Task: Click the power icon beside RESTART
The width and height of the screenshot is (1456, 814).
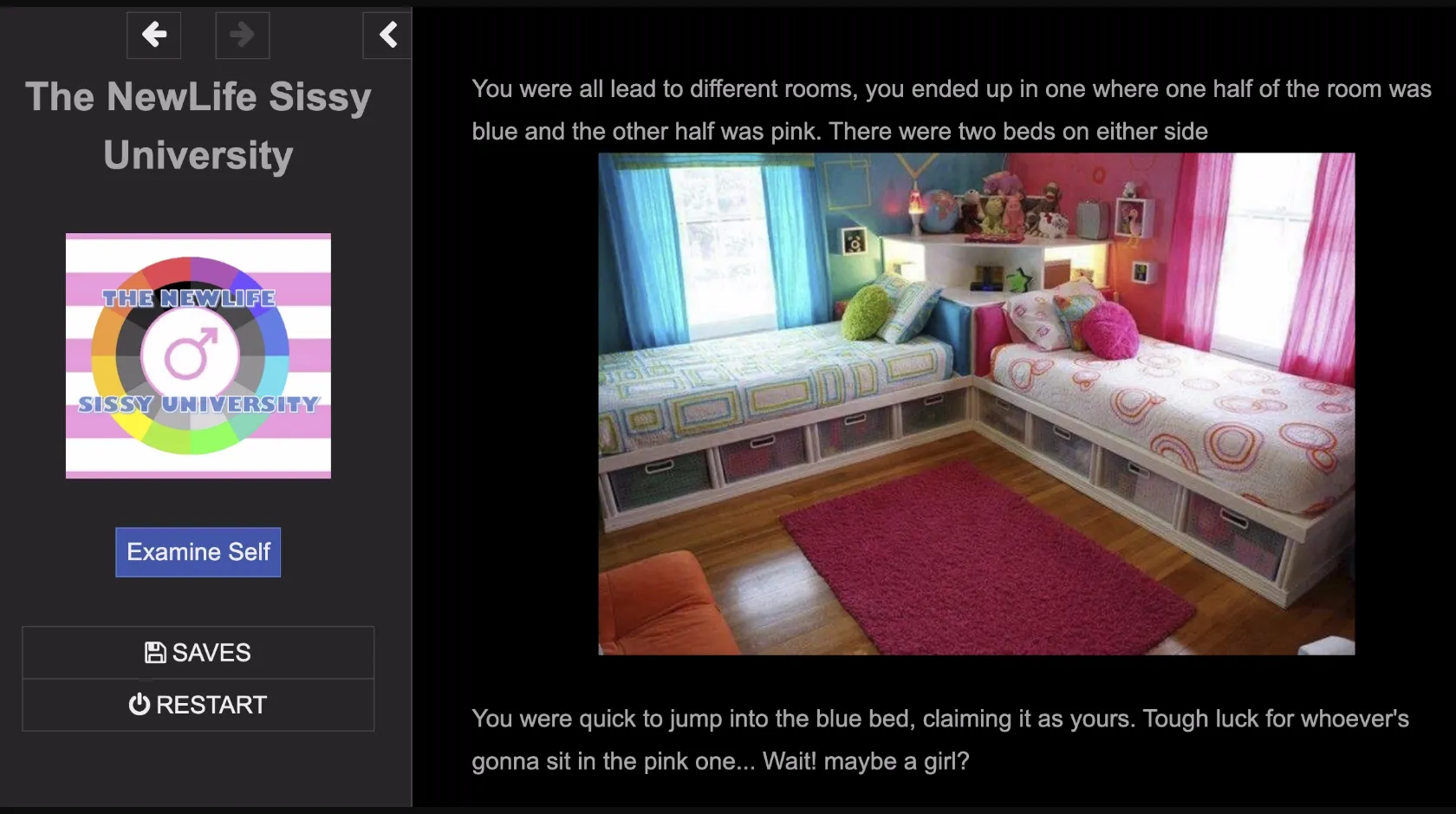Action: pyautogui.click(x=140, y=705)
